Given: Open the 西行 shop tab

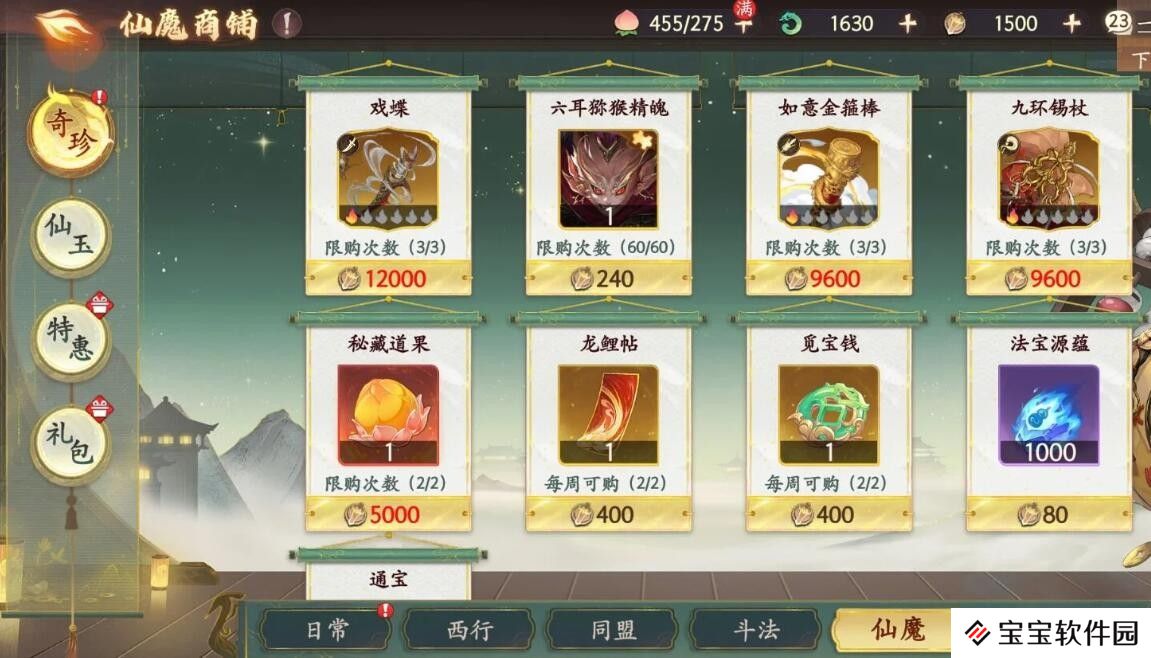Looking at the screenshot, I should 470,630.
